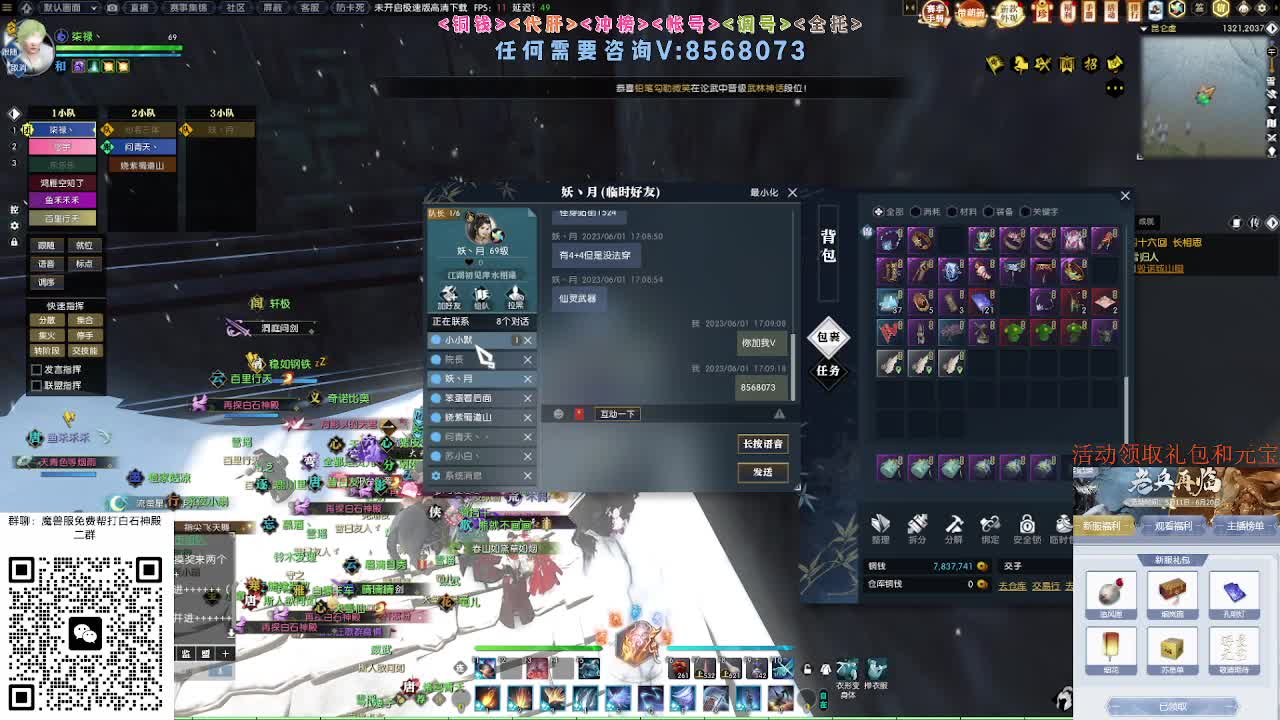Invite to party via the 组队 icon

tap(481, 296)
